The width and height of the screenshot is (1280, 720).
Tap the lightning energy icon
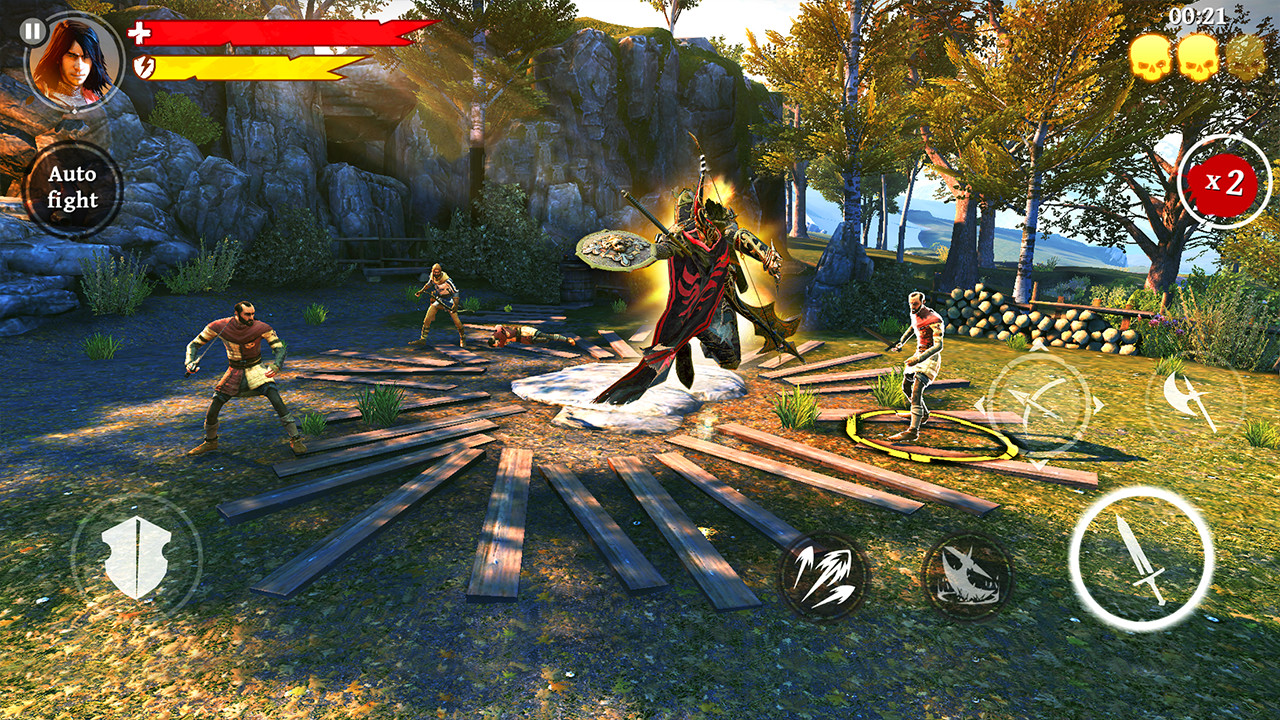coord(143,68)
